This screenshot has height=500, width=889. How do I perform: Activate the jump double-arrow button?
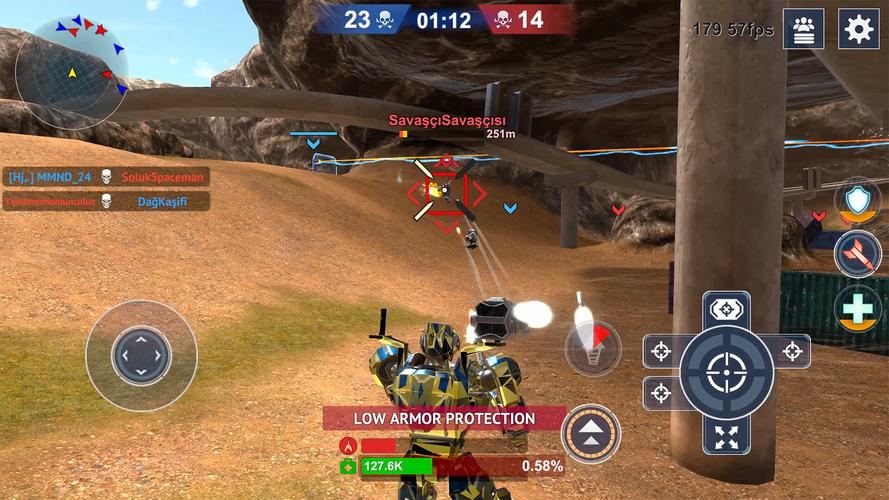coord(590,433)
